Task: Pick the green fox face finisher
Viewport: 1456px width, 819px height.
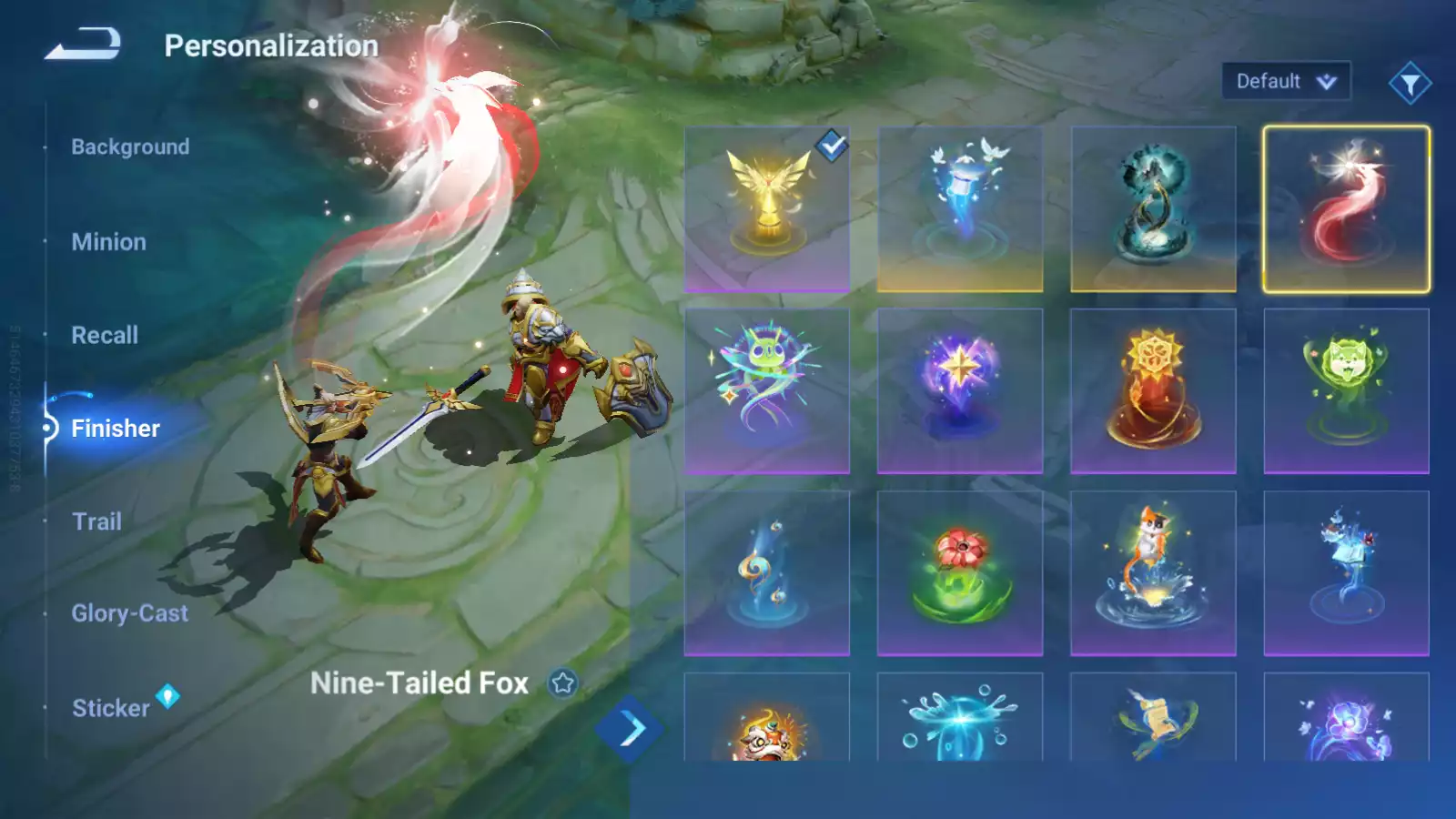Action: (x=1346, y=391)
